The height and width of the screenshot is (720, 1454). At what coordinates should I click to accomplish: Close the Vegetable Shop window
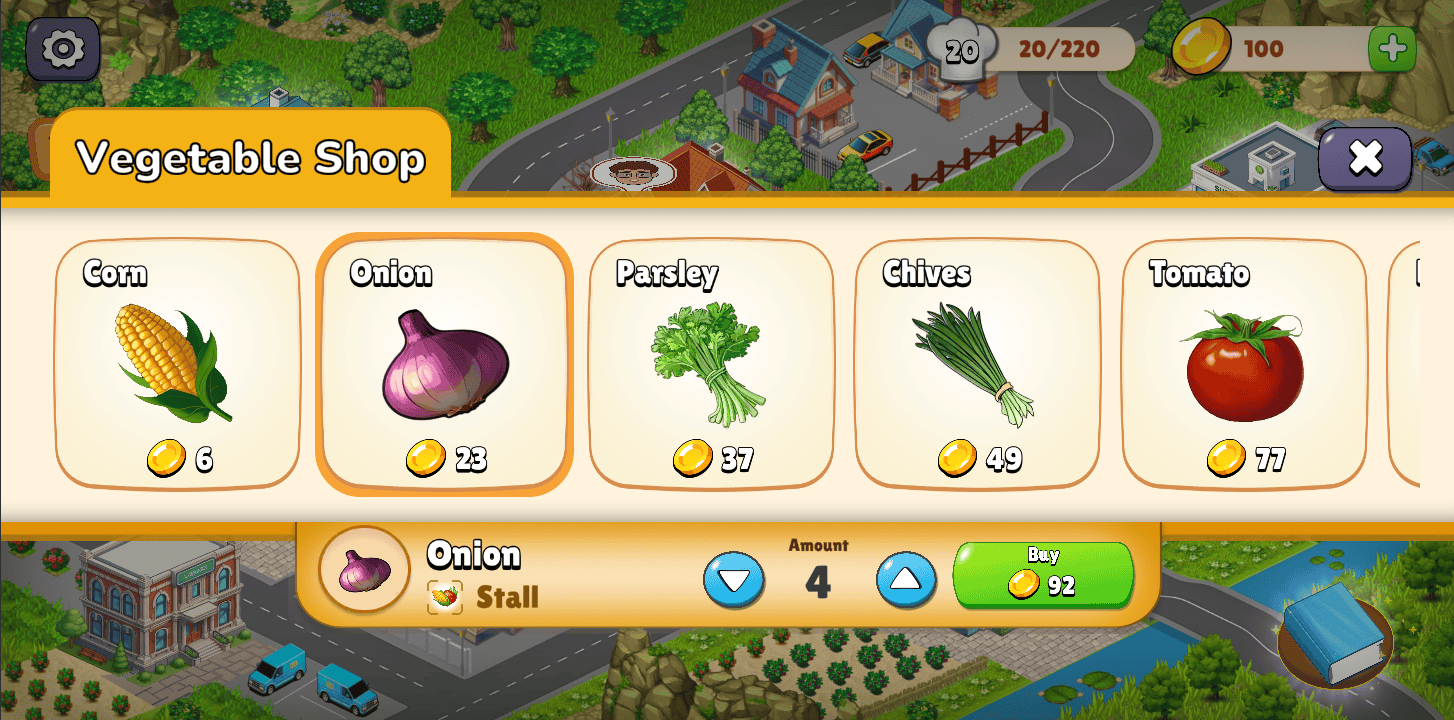(1364, 158)
